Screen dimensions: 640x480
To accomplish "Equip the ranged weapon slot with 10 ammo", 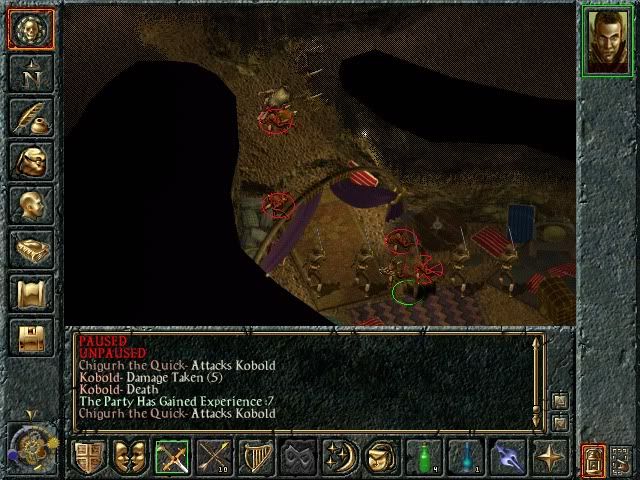I will 215,457.
